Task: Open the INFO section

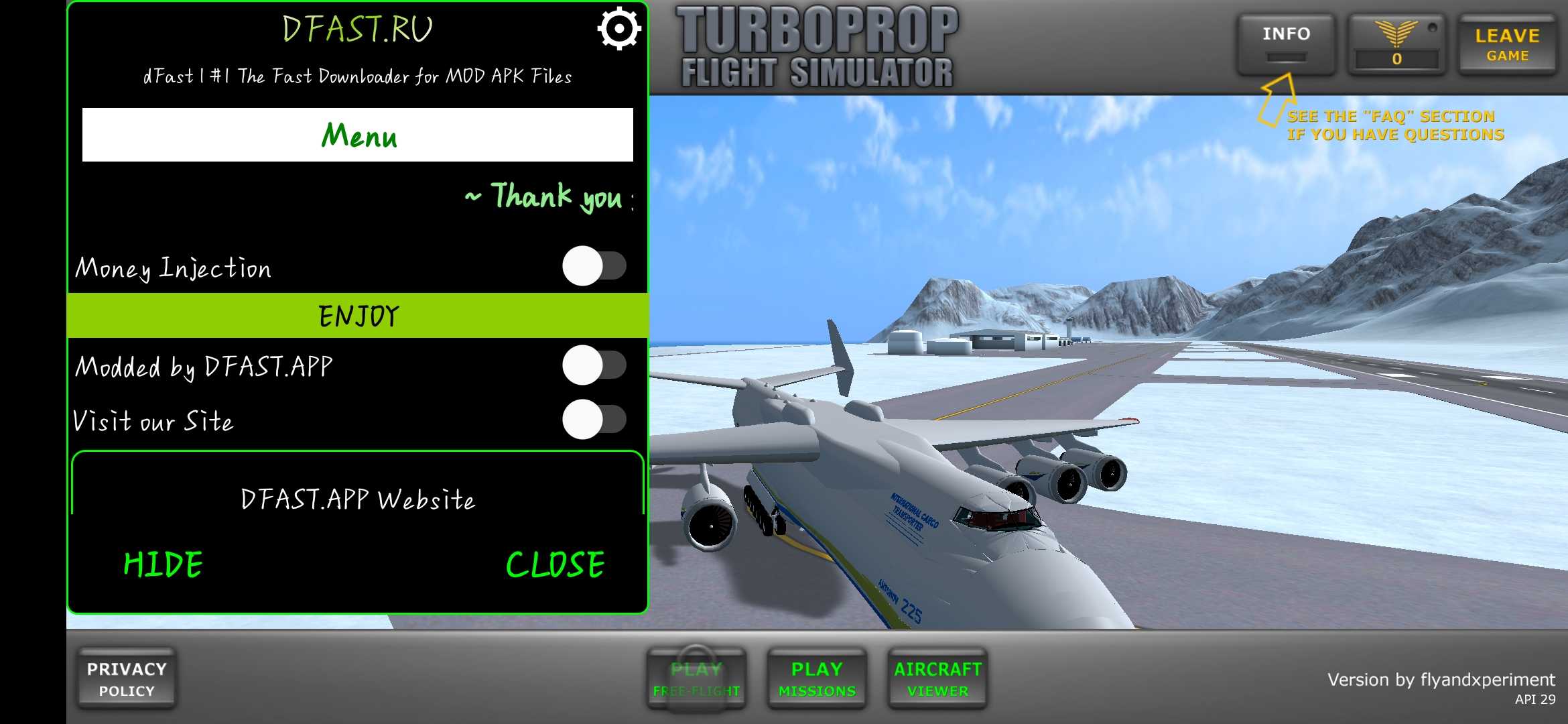Action: point(1286,44)
